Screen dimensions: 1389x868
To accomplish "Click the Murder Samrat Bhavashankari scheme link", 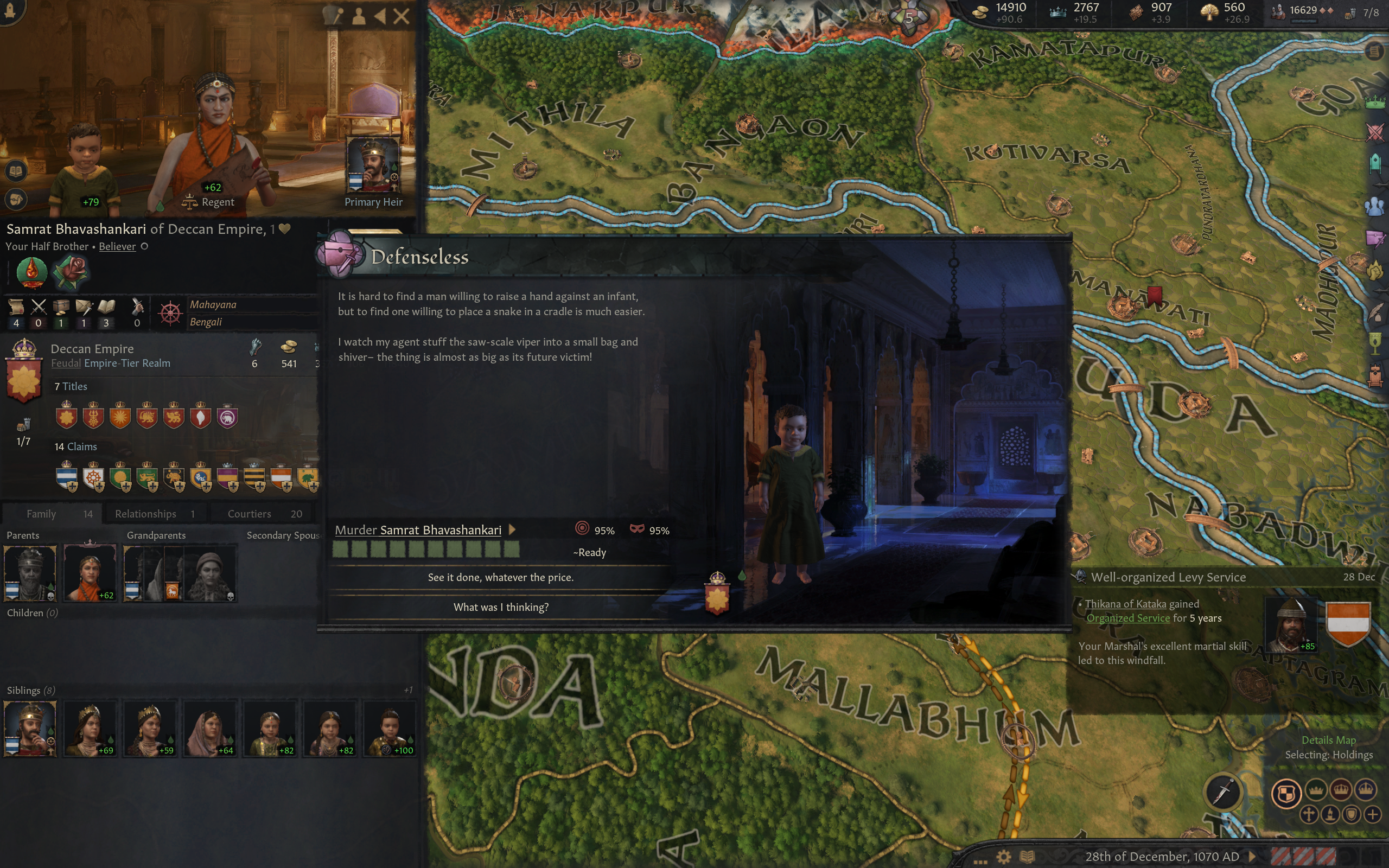I will point(418,531).
